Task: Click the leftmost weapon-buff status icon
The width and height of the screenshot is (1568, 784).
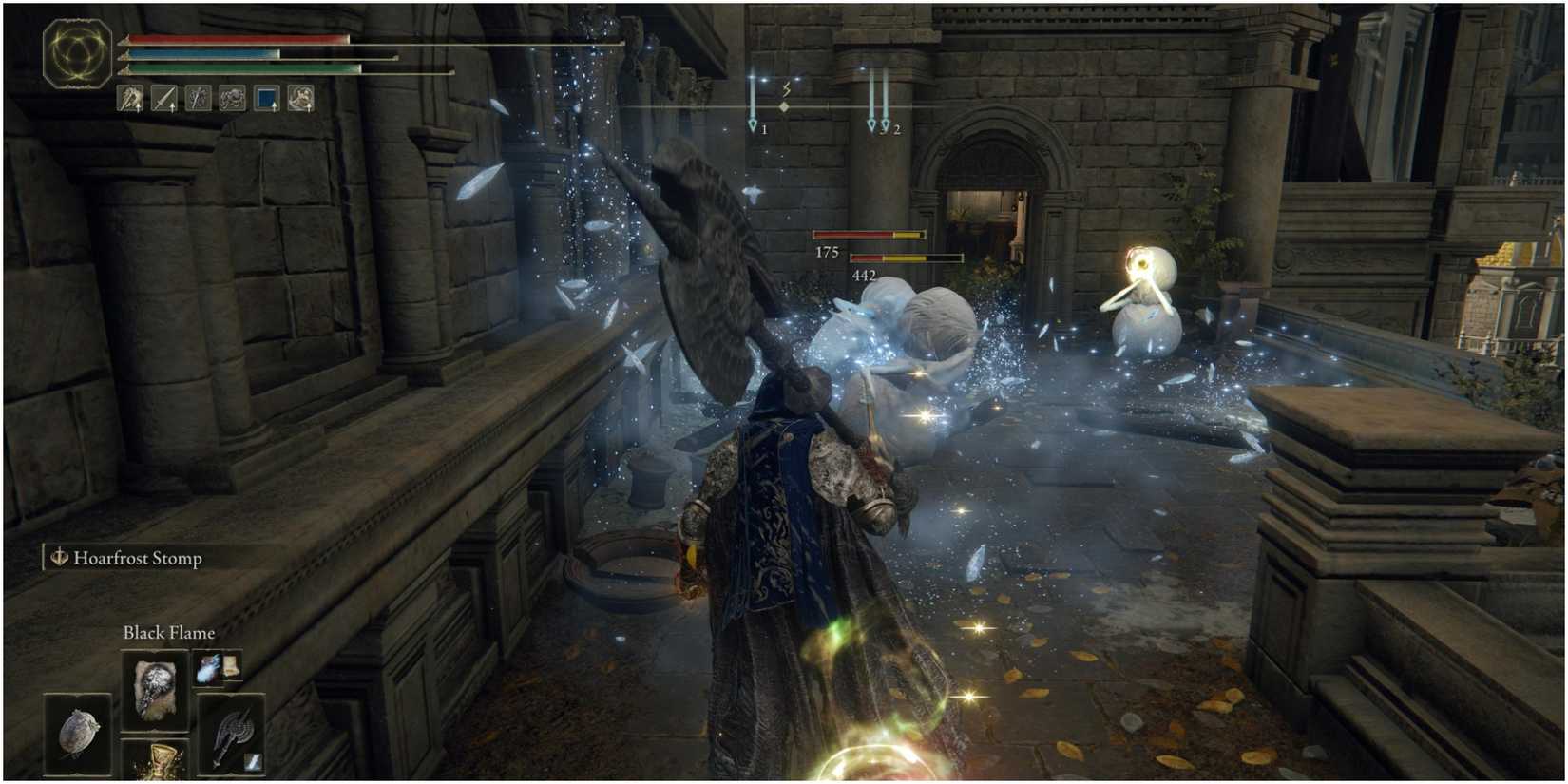Action: tap(128, 98)
